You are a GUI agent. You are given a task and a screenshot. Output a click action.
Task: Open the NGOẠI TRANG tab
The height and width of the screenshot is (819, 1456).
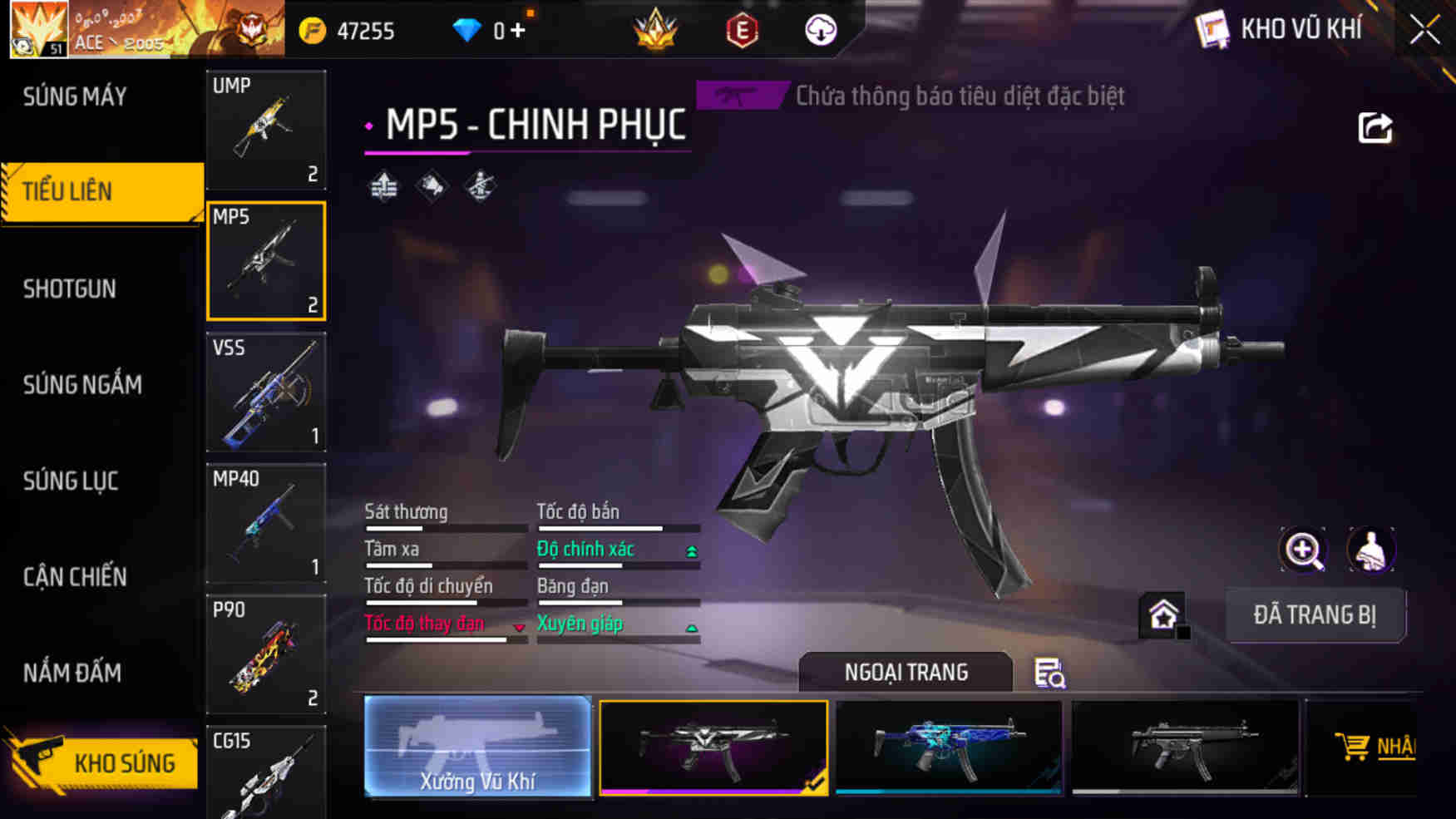(906, 672)
